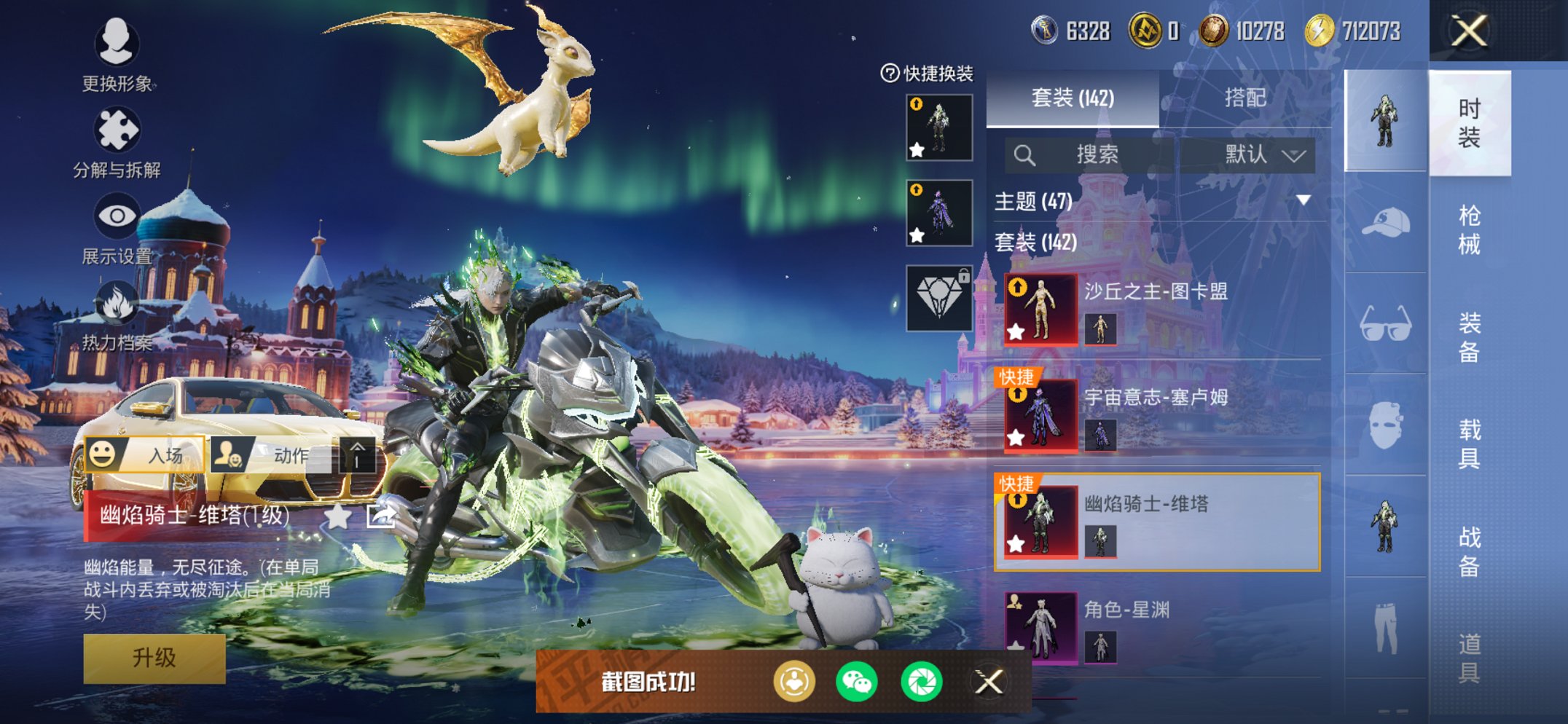1568x724 pixels.
Task: Click the gold 升级 upgrade button
Action: coord(154,658)
